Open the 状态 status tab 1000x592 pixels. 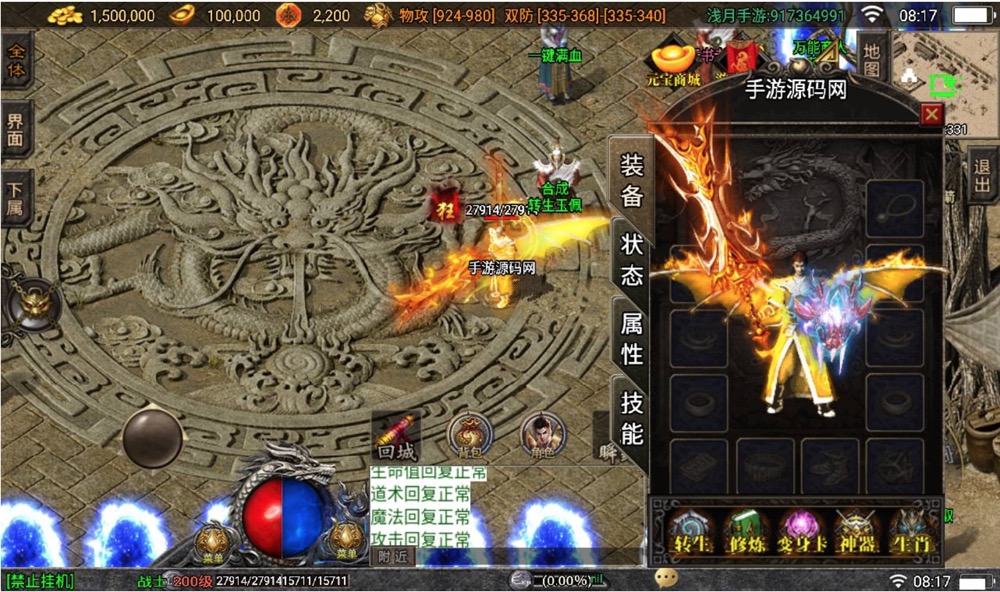[632, 259]
